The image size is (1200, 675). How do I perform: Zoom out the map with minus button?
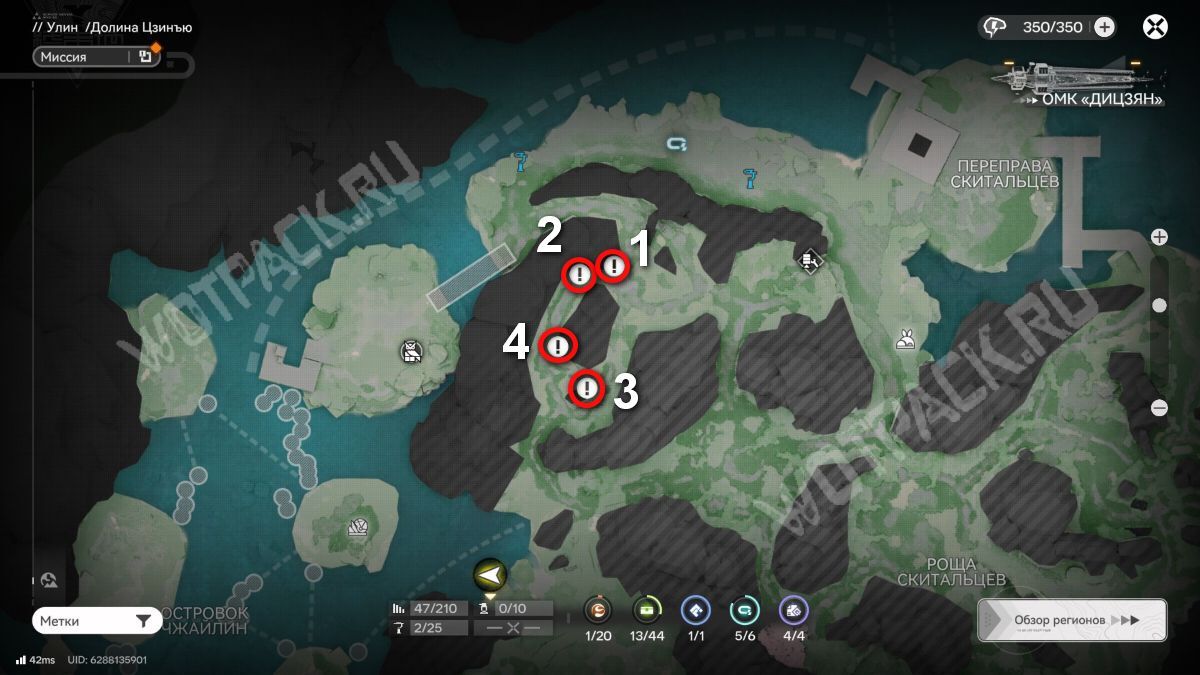(x=1159, y=407)
